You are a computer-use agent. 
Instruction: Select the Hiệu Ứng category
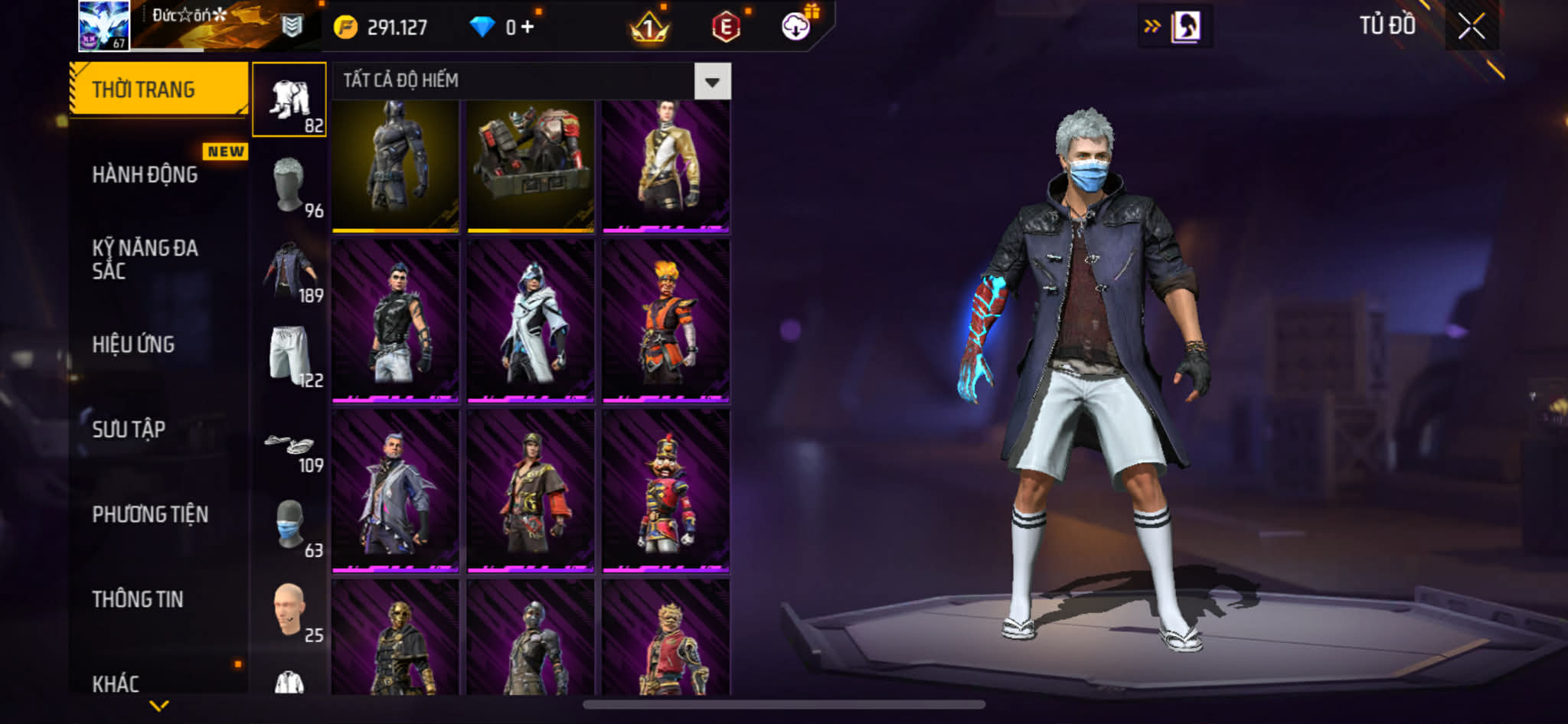tap(134, 344)
